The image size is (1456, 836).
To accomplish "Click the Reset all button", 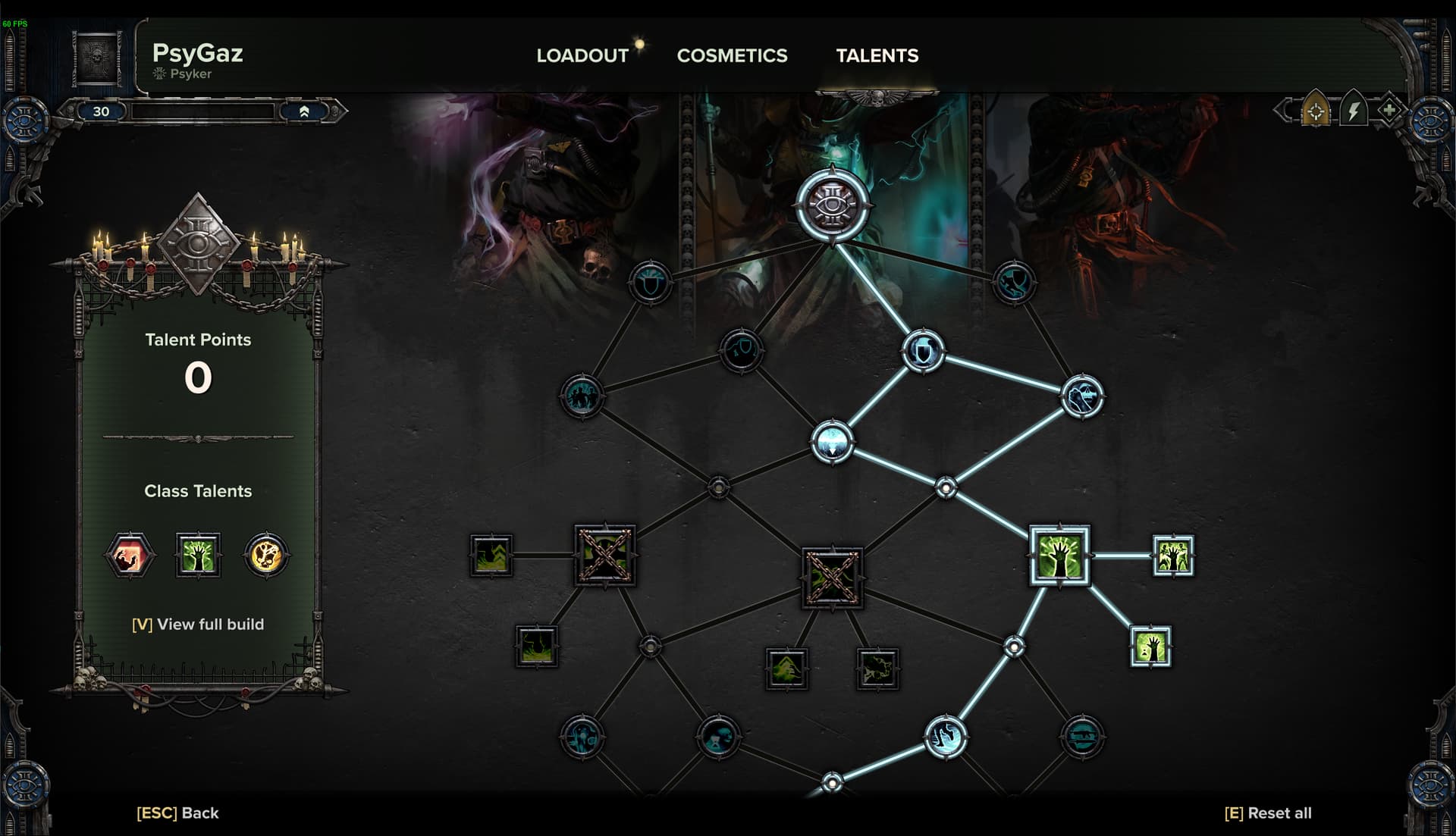I will click(x=1268, y=813).
